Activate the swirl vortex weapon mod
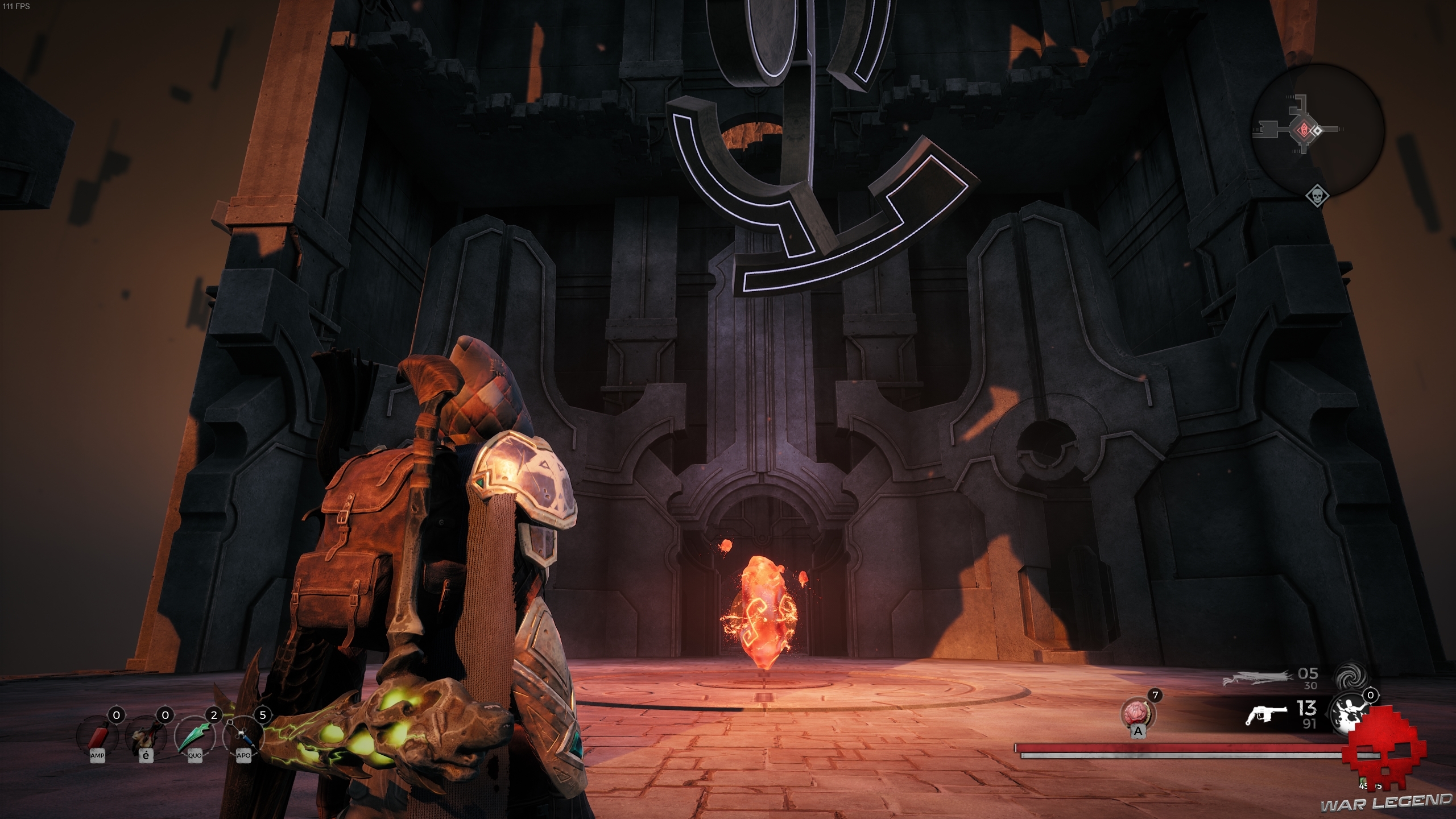 1349,677
